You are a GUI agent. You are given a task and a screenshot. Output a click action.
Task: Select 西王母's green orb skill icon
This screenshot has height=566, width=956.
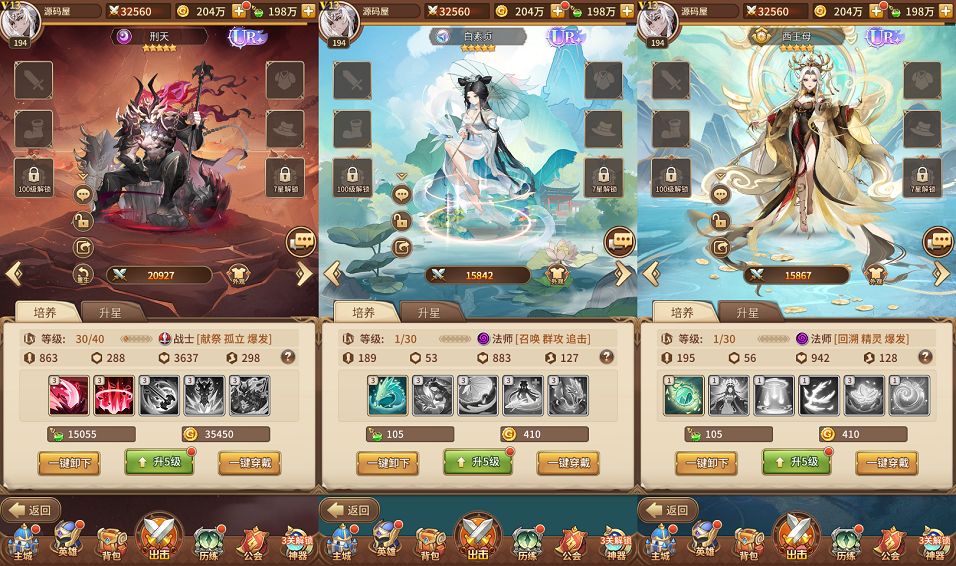pyautogui.click(x=684, y=395)
